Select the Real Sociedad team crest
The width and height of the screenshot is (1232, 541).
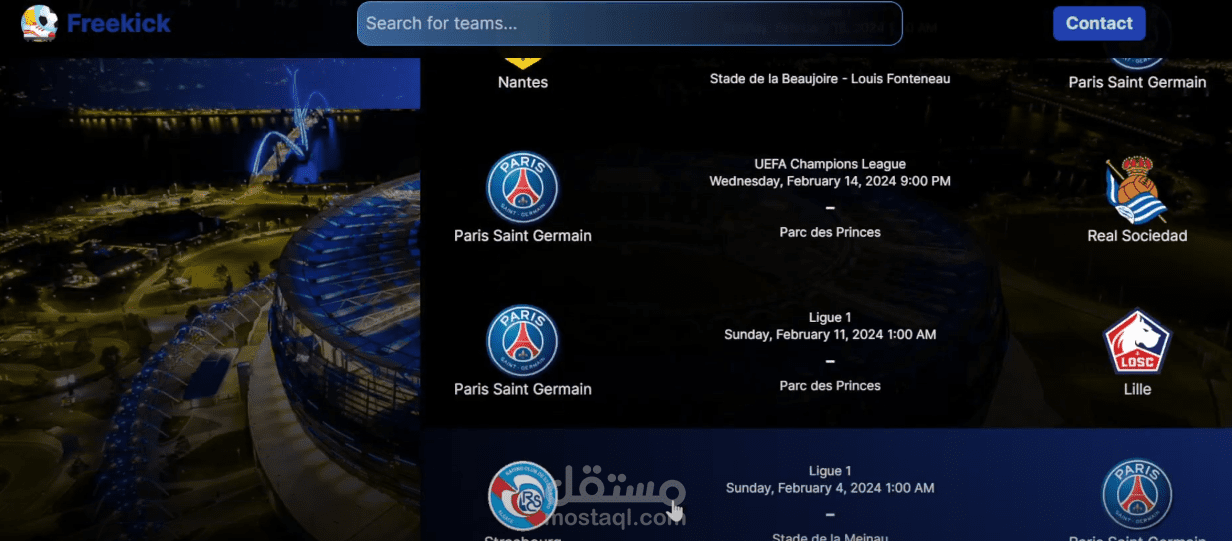(x=1137, y=188)
